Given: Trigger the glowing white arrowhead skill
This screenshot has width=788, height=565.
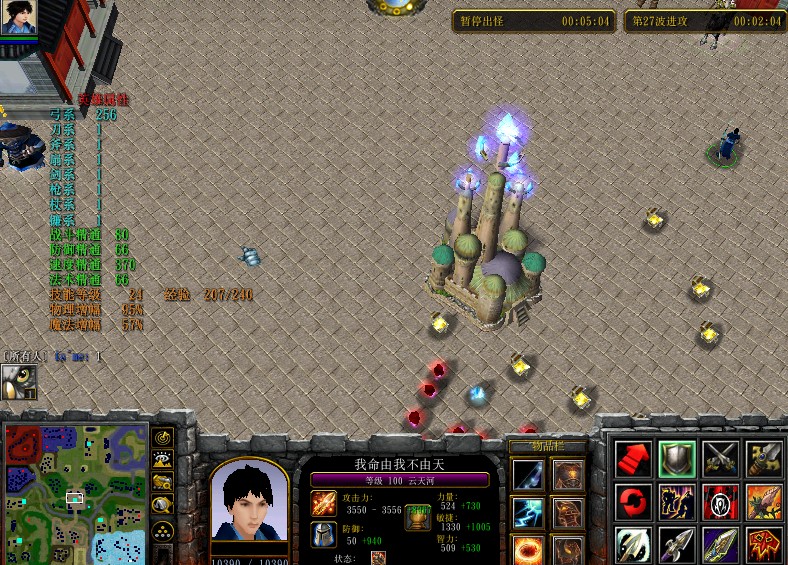Looking at the screenshot, I should coord(632,544).
